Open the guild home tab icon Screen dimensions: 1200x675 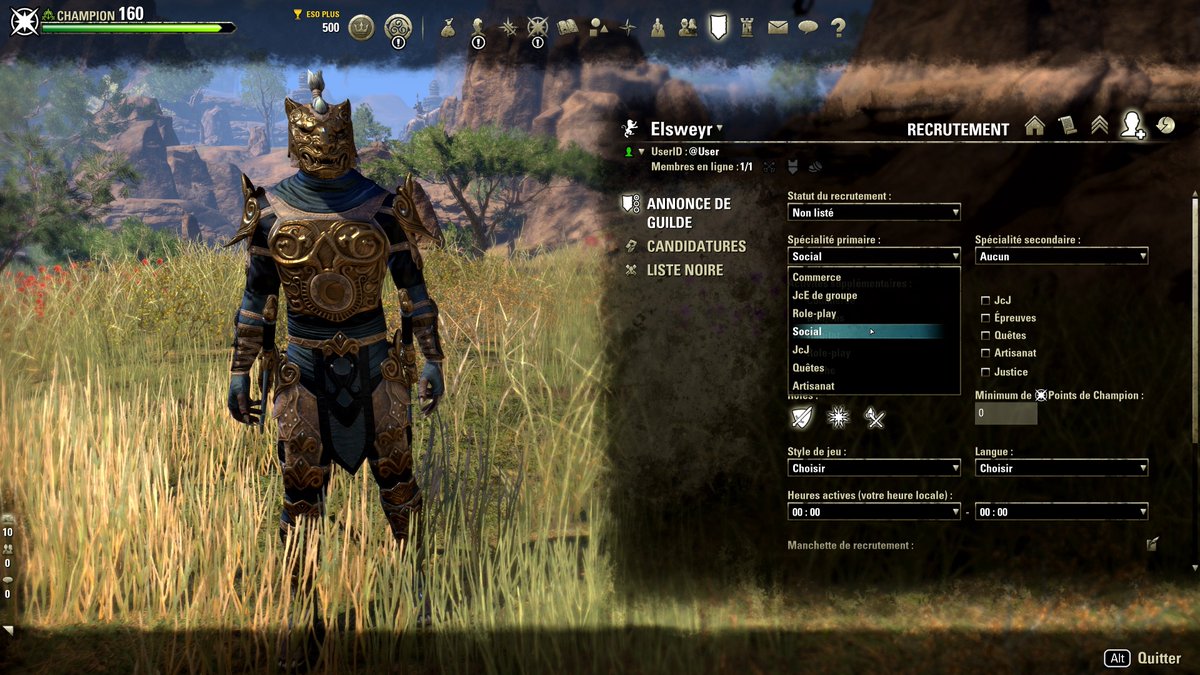[x=1035, y=126]
